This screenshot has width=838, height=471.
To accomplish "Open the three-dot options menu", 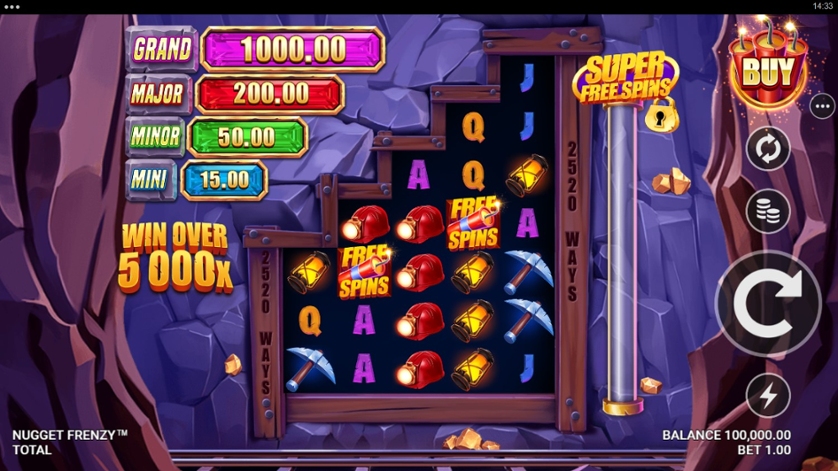I will click(822, 105).
